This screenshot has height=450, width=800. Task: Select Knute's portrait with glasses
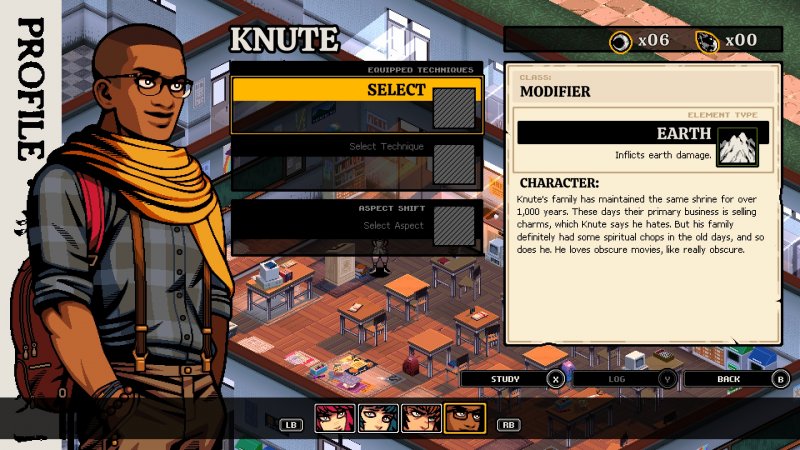tap(464, 419)
